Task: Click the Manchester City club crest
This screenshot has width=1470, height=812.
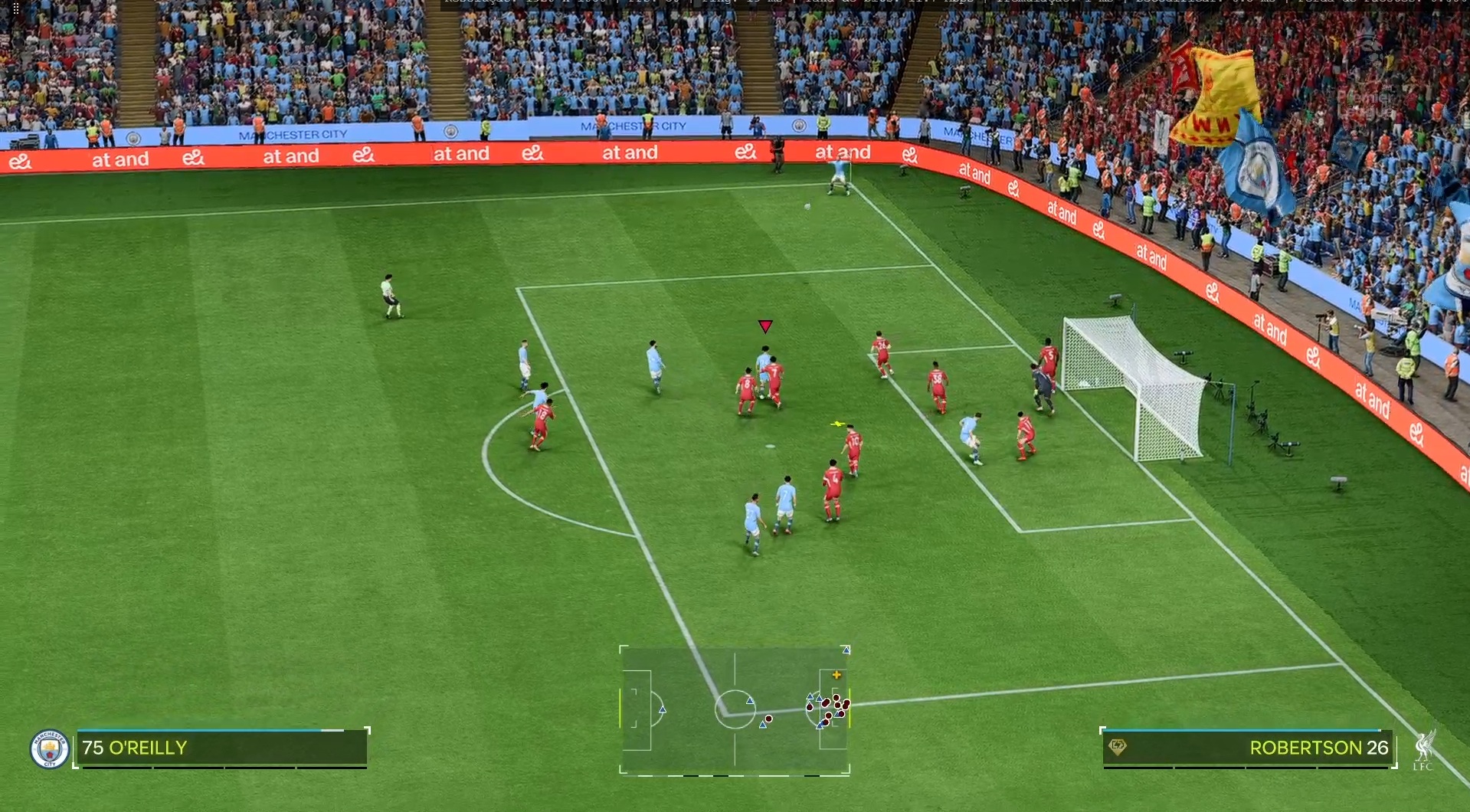Action: [x=49, y=748]
